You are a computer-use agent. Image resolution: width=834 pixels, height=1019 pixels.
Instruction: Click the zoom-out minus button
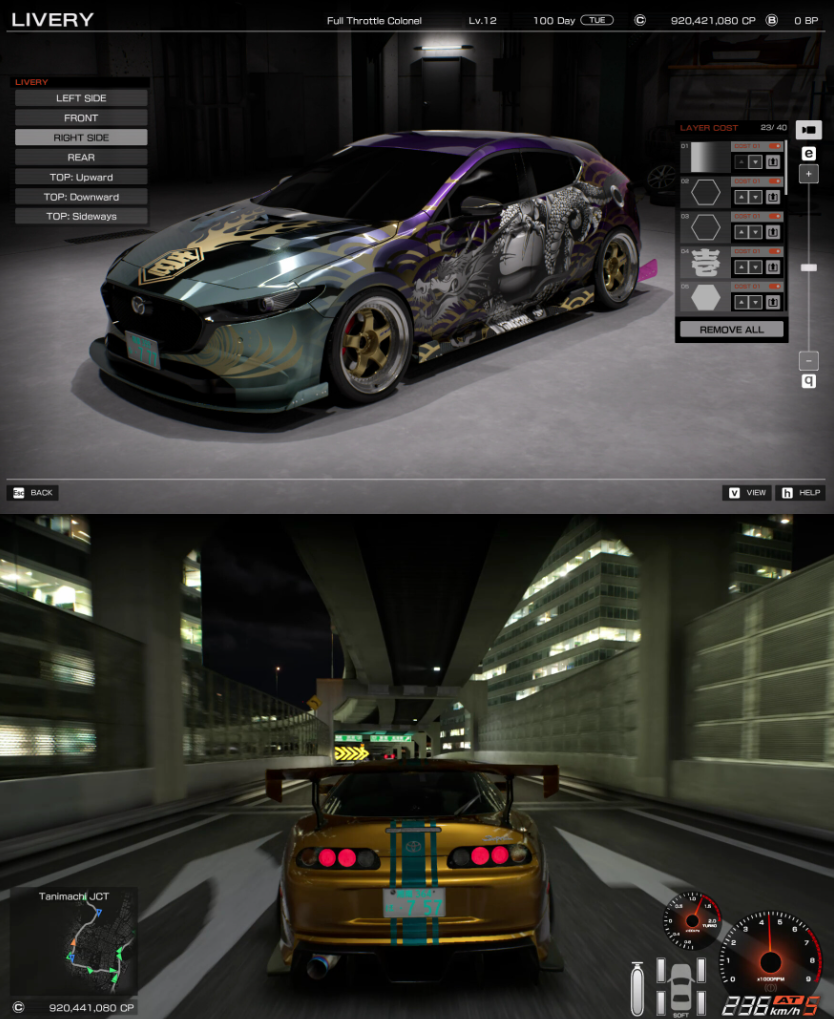(809, 360)
